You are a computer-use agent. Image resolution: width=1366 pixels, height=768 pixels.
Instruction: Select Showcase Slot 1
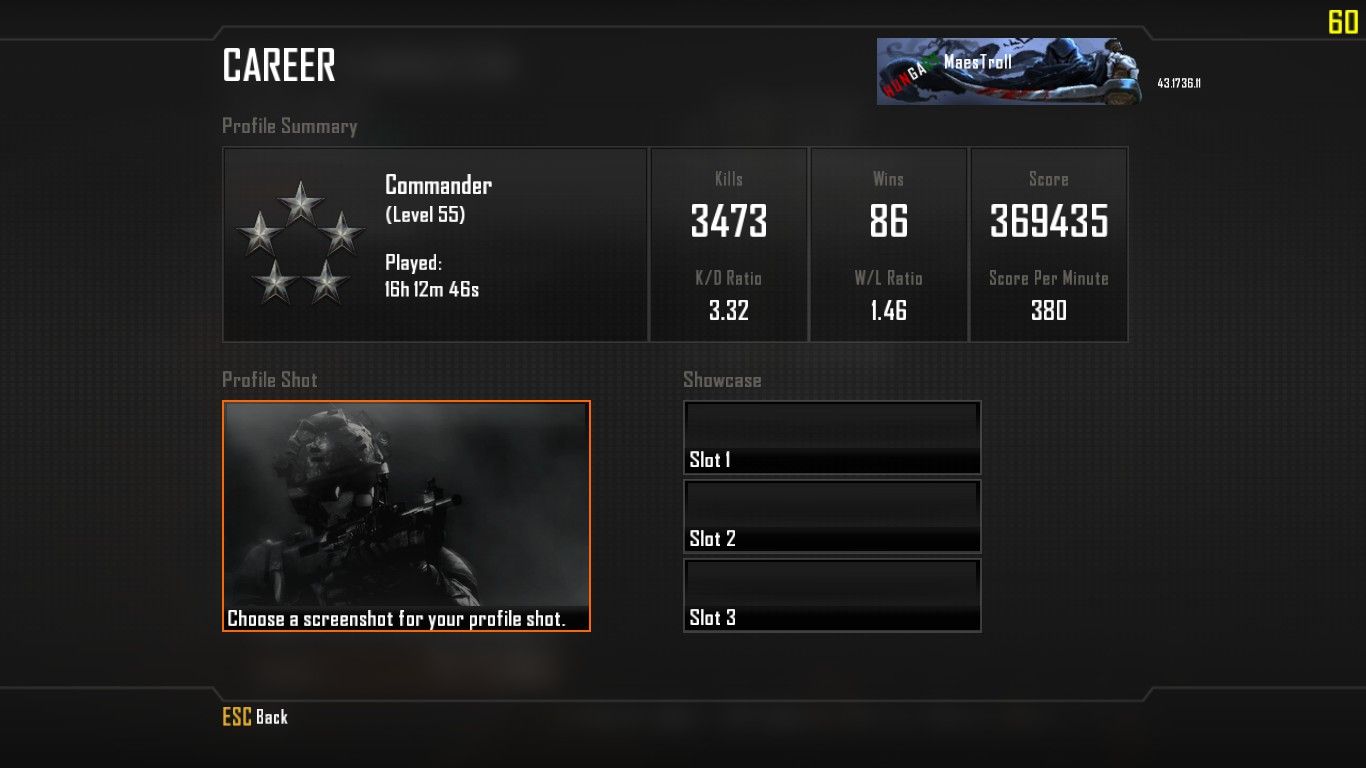[832, 438]
